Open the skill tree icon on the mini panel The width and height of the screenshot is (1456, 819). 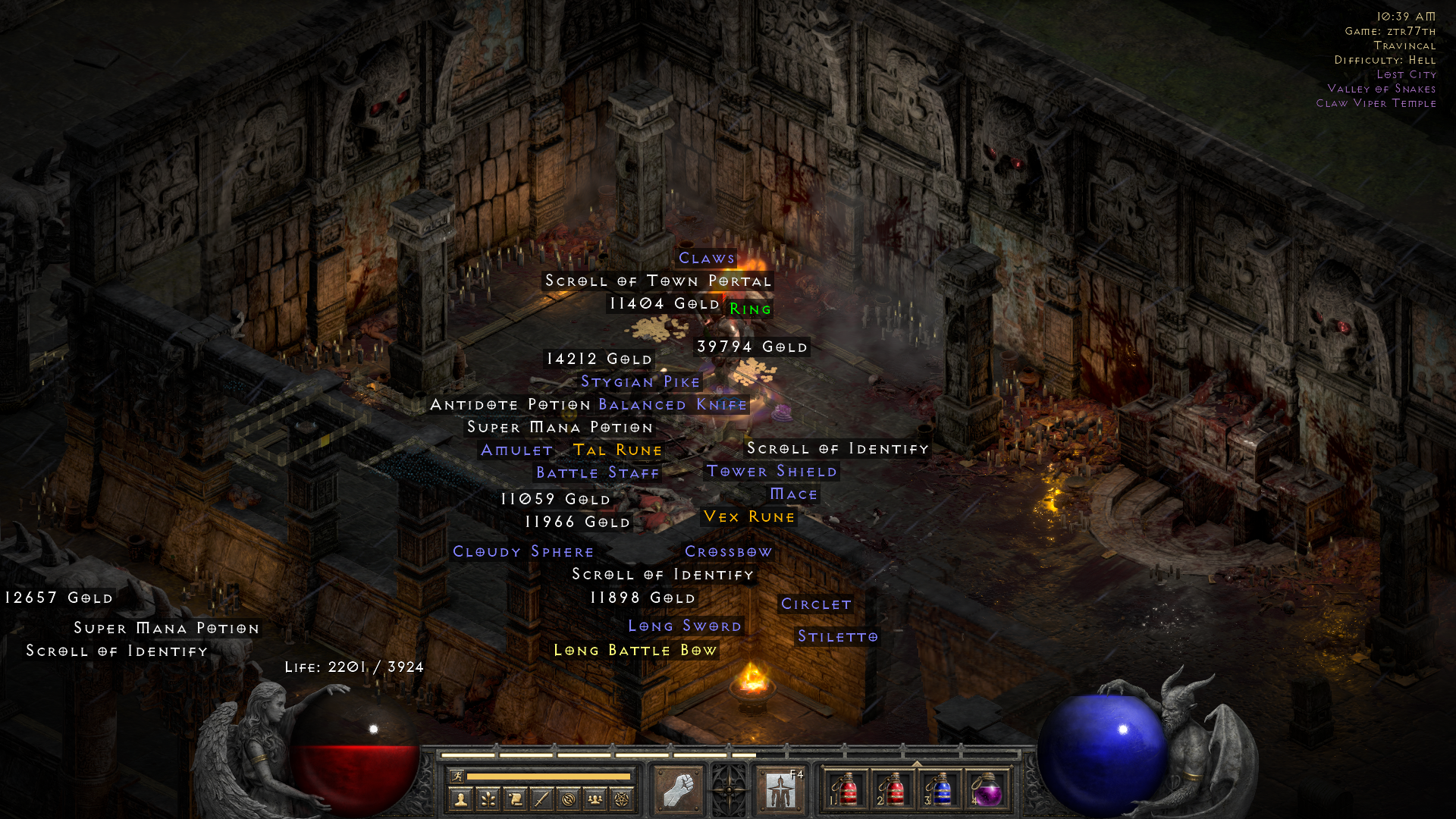click(488, 799)
